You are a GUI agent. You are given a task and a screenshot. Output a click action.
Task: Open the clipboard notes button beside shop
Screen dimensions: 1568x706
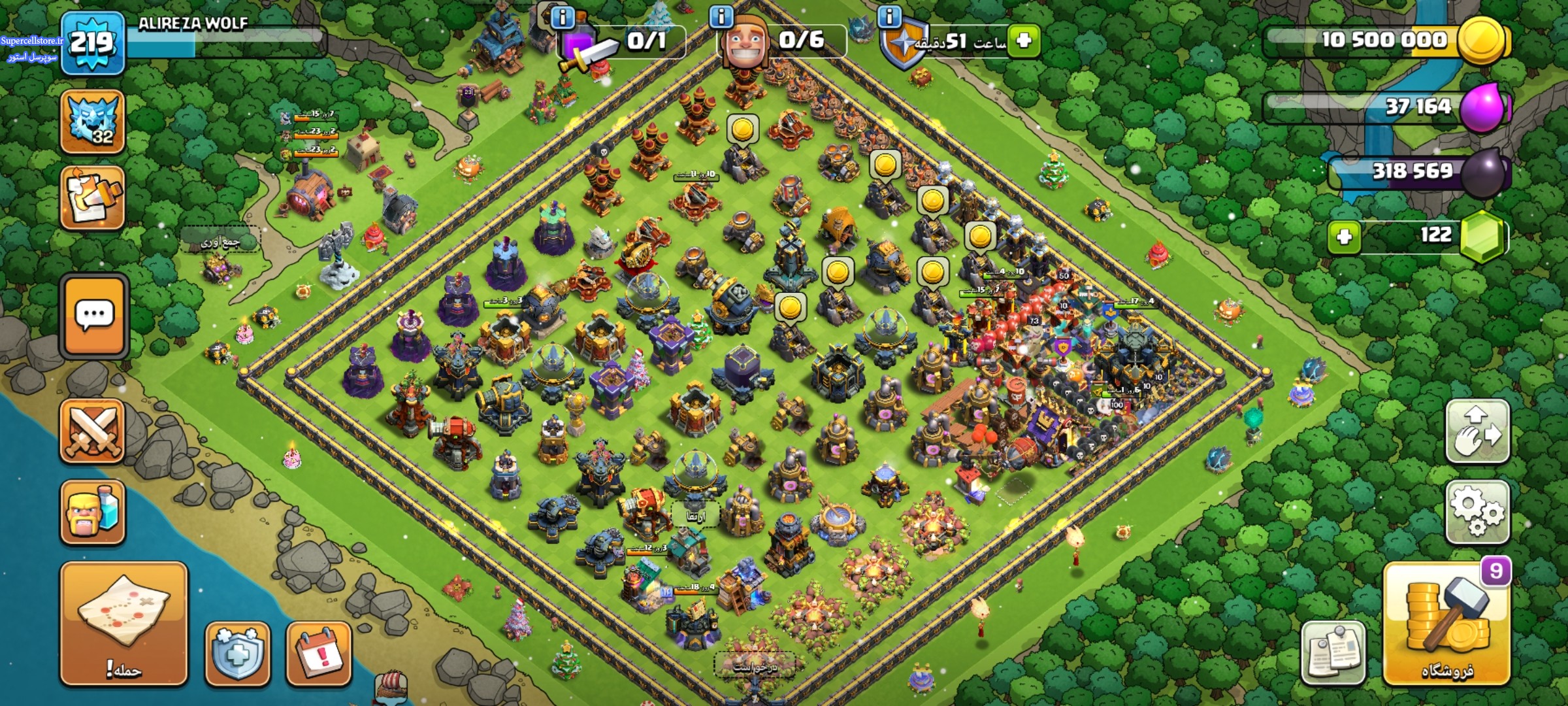click(x=1333, y=652)
